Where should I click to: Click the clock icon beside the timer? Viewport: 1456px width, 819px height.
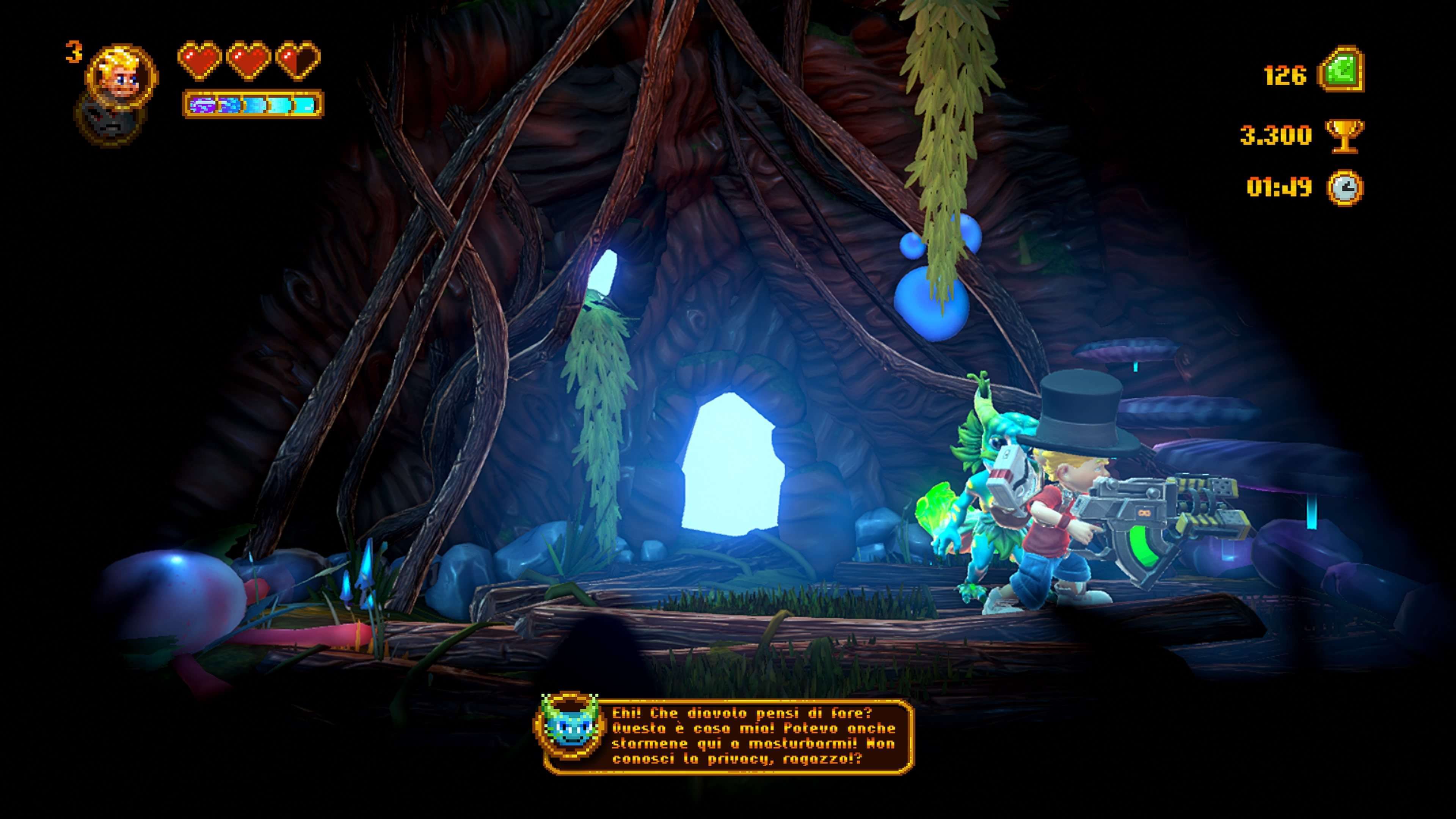(1345, 187)
